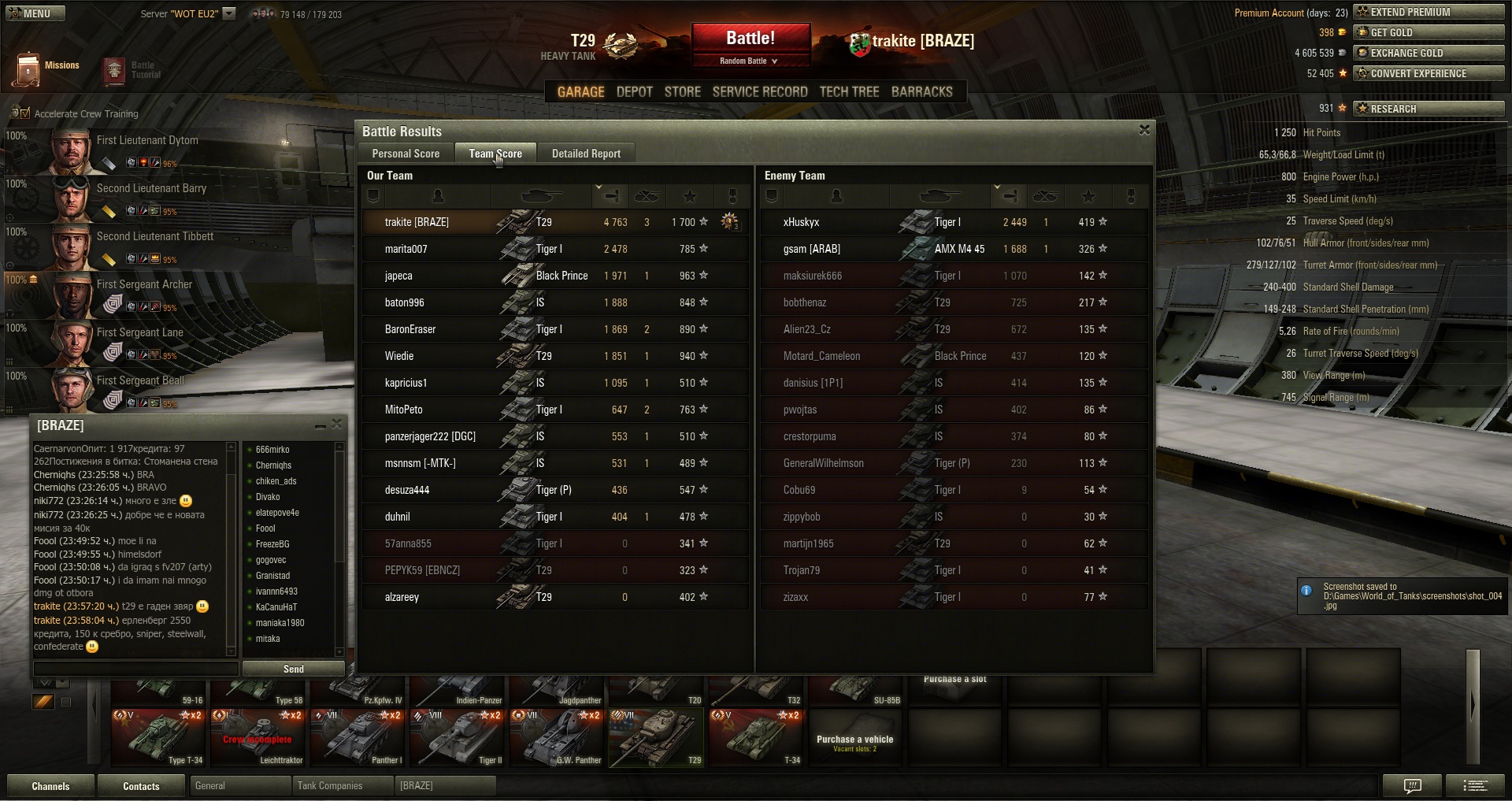Close the Battle Results window
This screenshot has height=801, width=1512.
1144,130
